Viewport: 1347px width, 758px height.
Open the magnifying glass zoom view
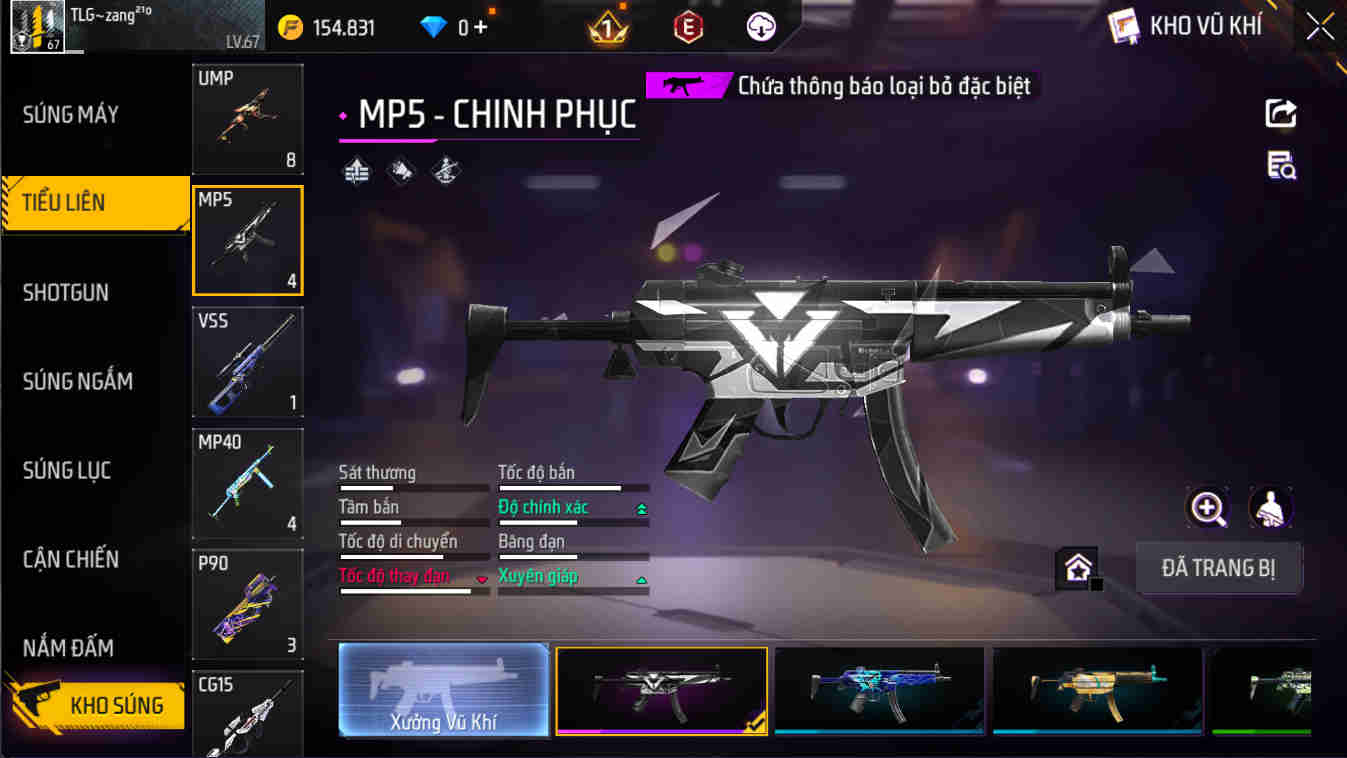click(1207, 508)
